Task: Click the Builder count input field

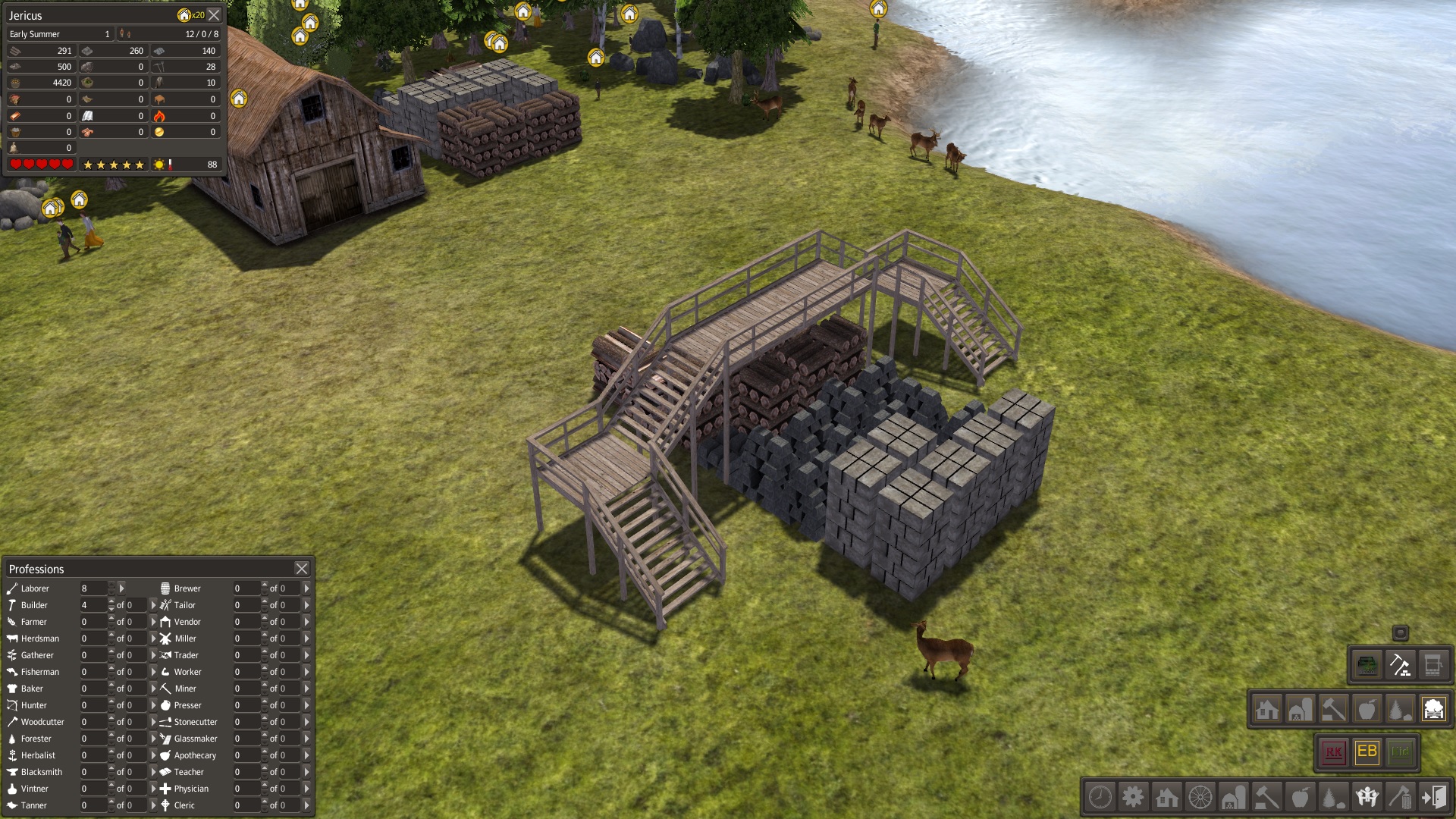Action: (x=93, y=605)
